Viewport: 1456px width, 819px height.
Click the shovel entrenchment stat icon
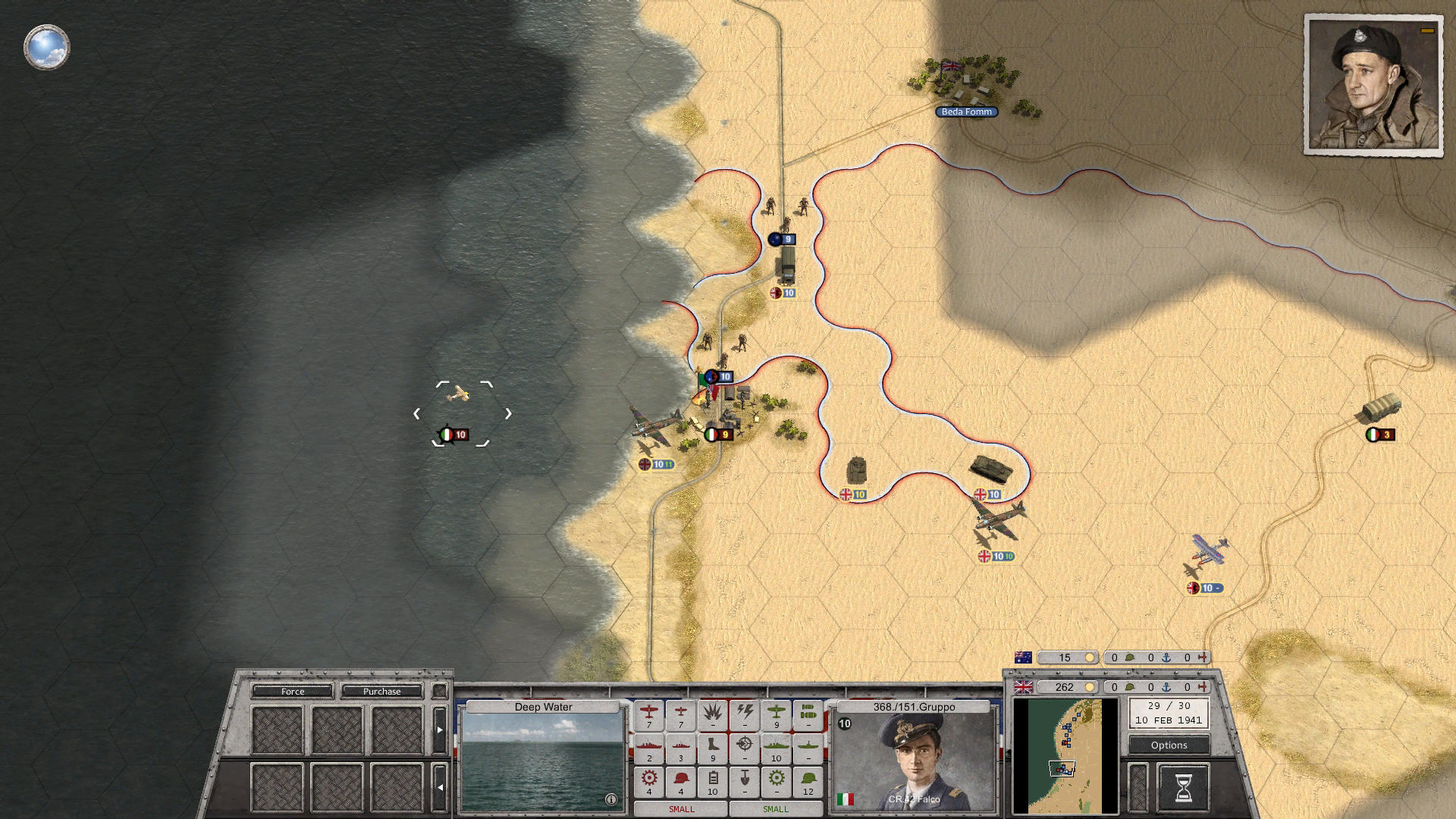coord(744,778)
